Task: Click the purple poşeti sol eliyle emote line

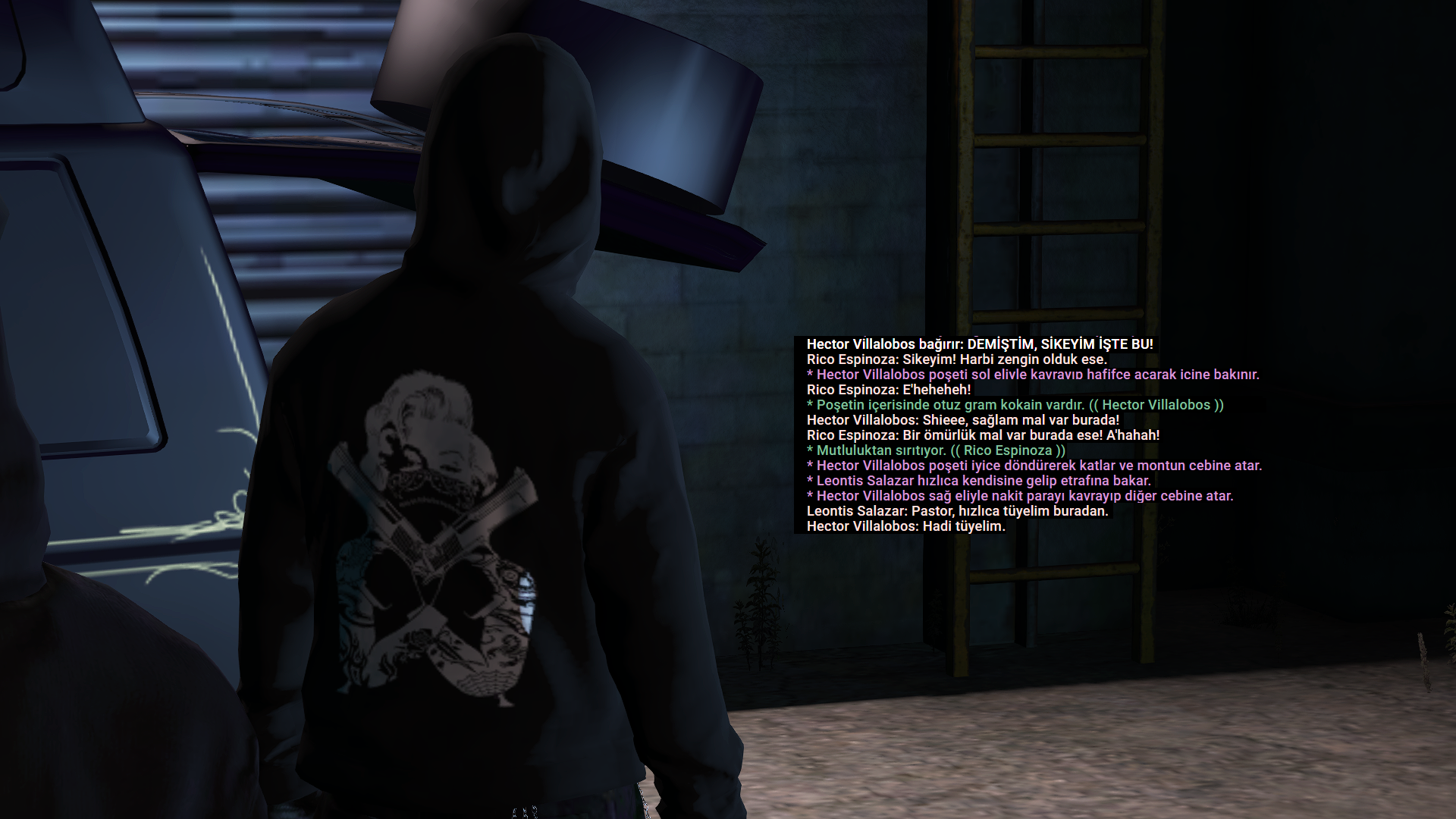Action: coord(1031,374)
